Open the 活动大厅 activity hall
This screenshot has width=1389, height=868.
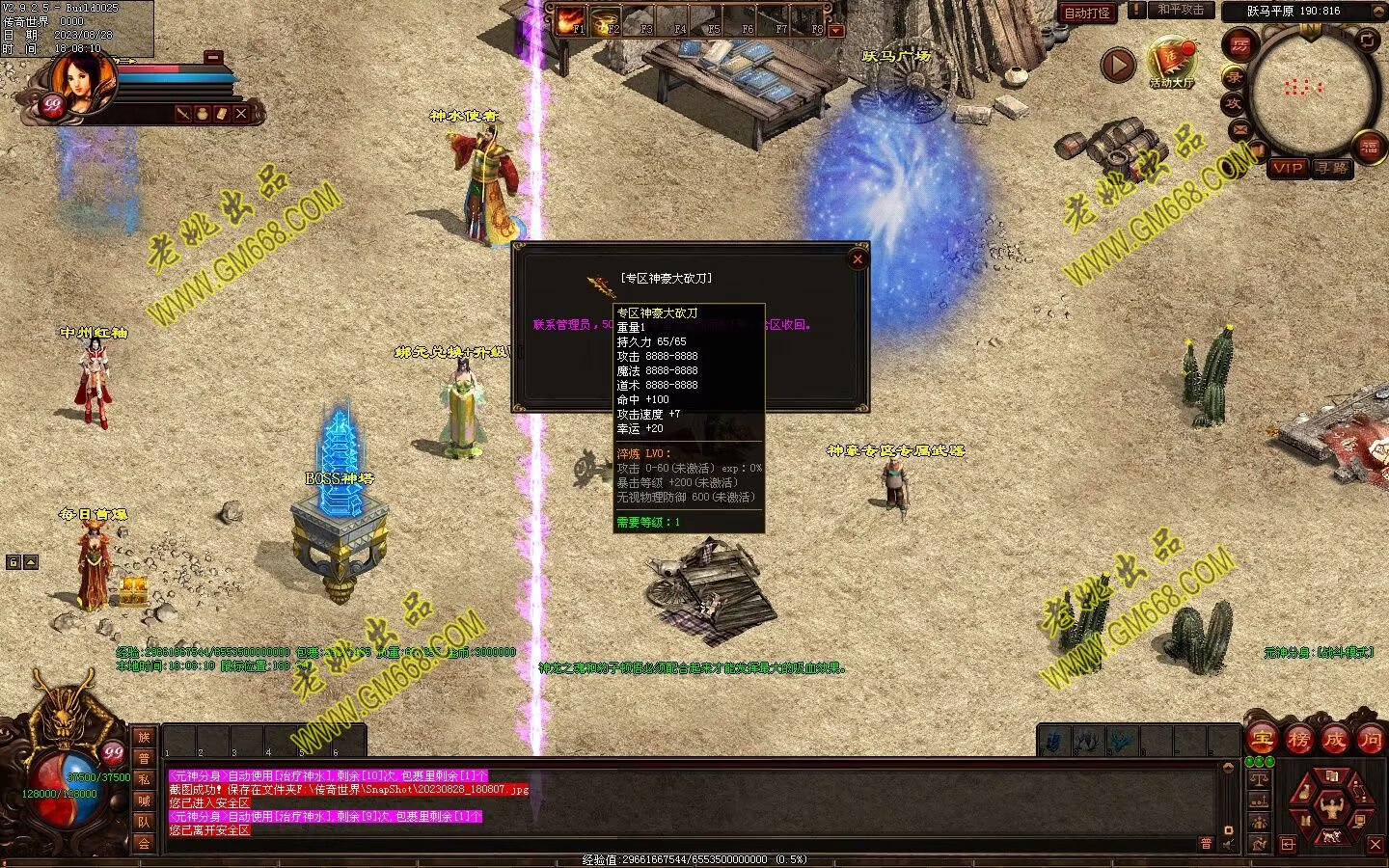point(1171,62)
